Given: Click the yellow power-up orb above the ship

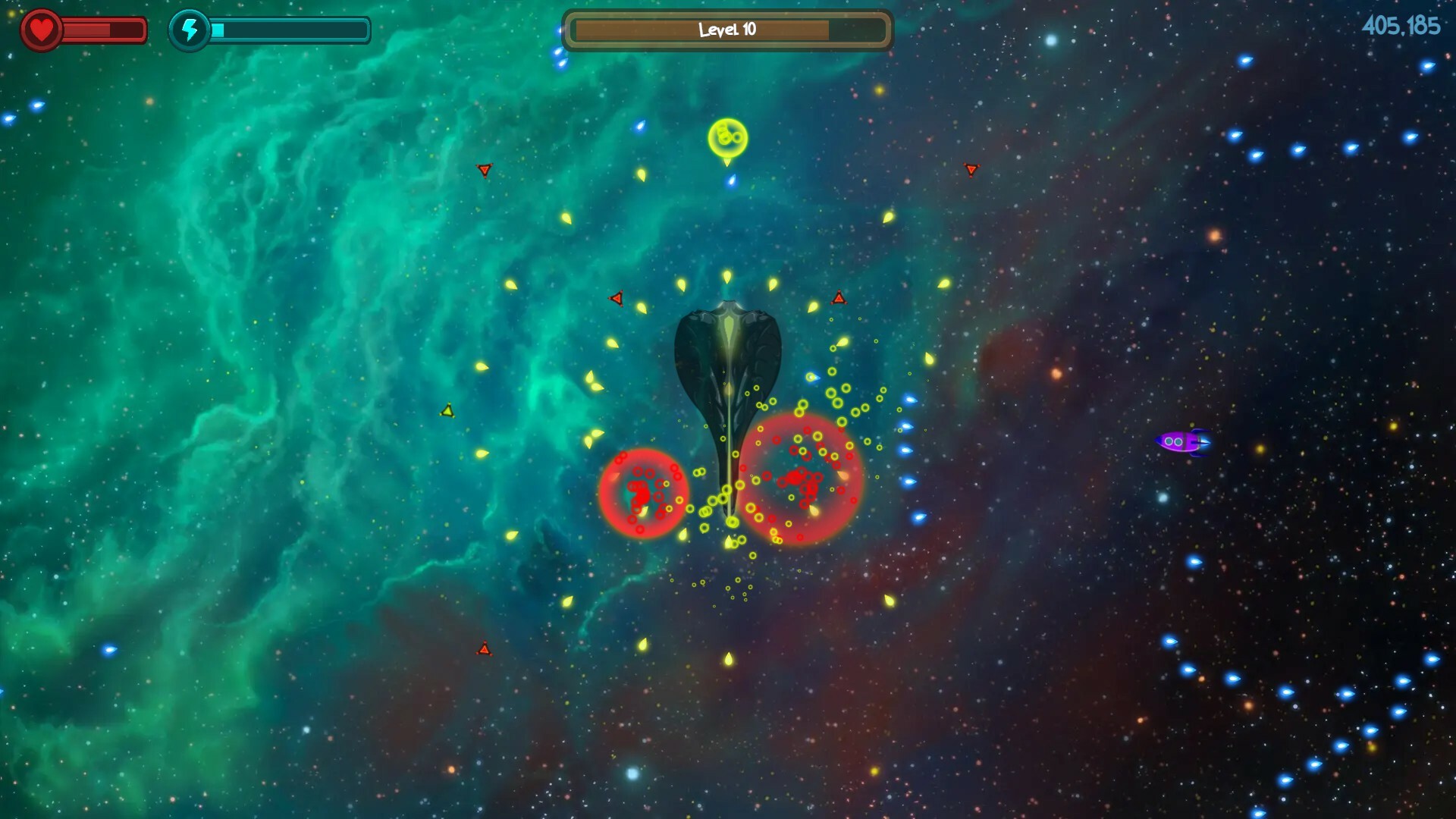Looking at the screenshot, I should coord(727,138).
